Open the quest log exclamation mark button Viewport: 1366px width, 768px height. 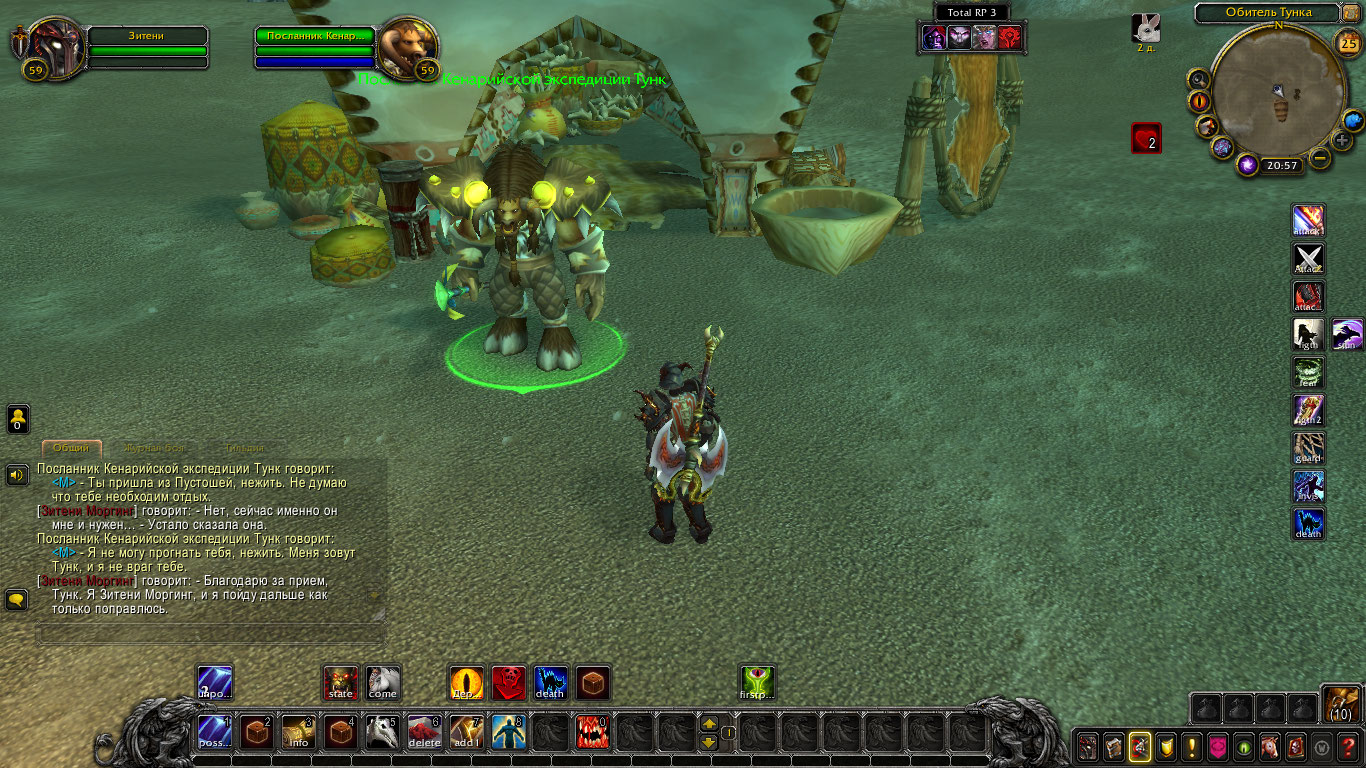[1191, 747]
